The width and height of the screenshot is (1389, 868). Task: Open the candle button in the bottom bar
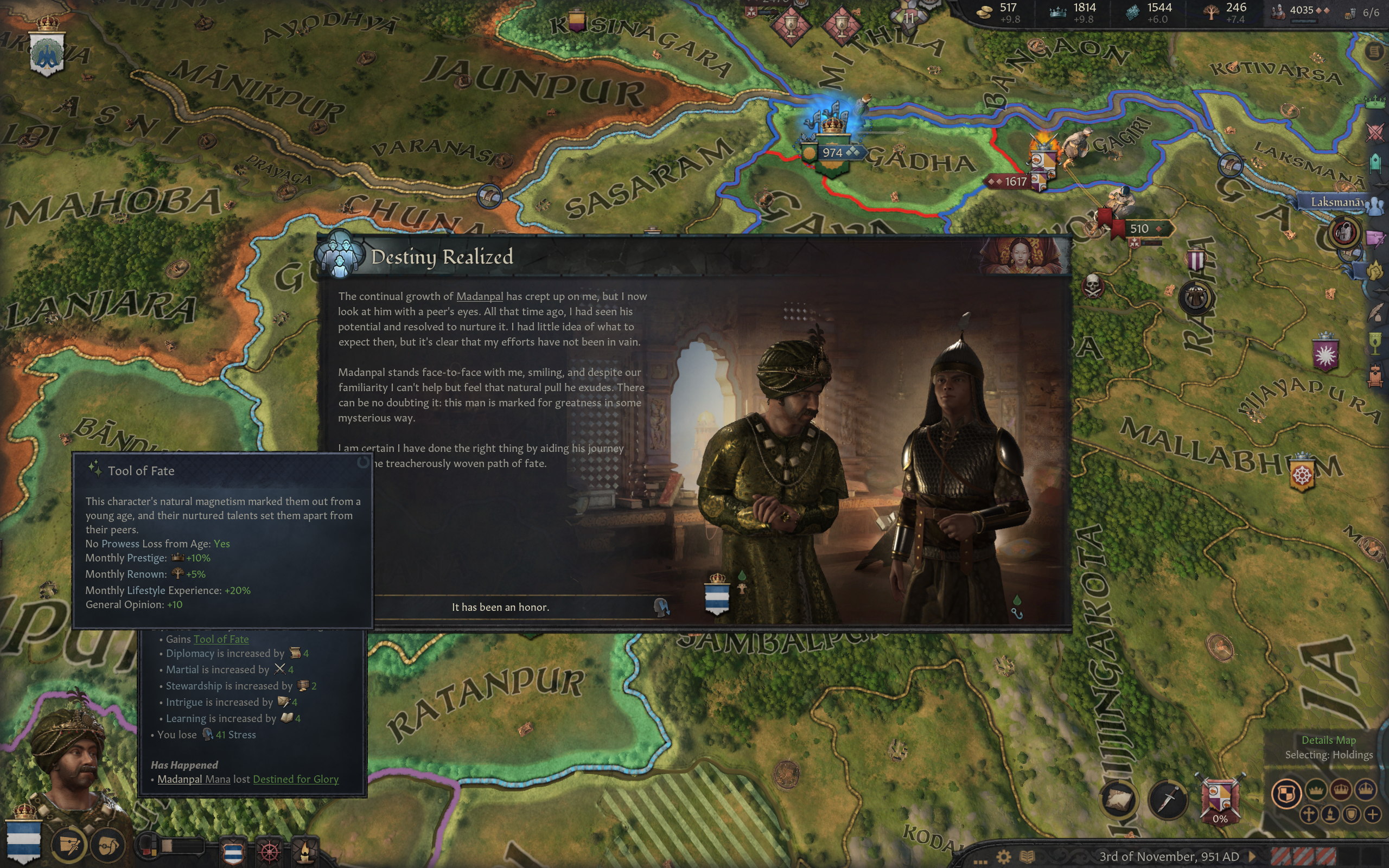pos(305,851)
